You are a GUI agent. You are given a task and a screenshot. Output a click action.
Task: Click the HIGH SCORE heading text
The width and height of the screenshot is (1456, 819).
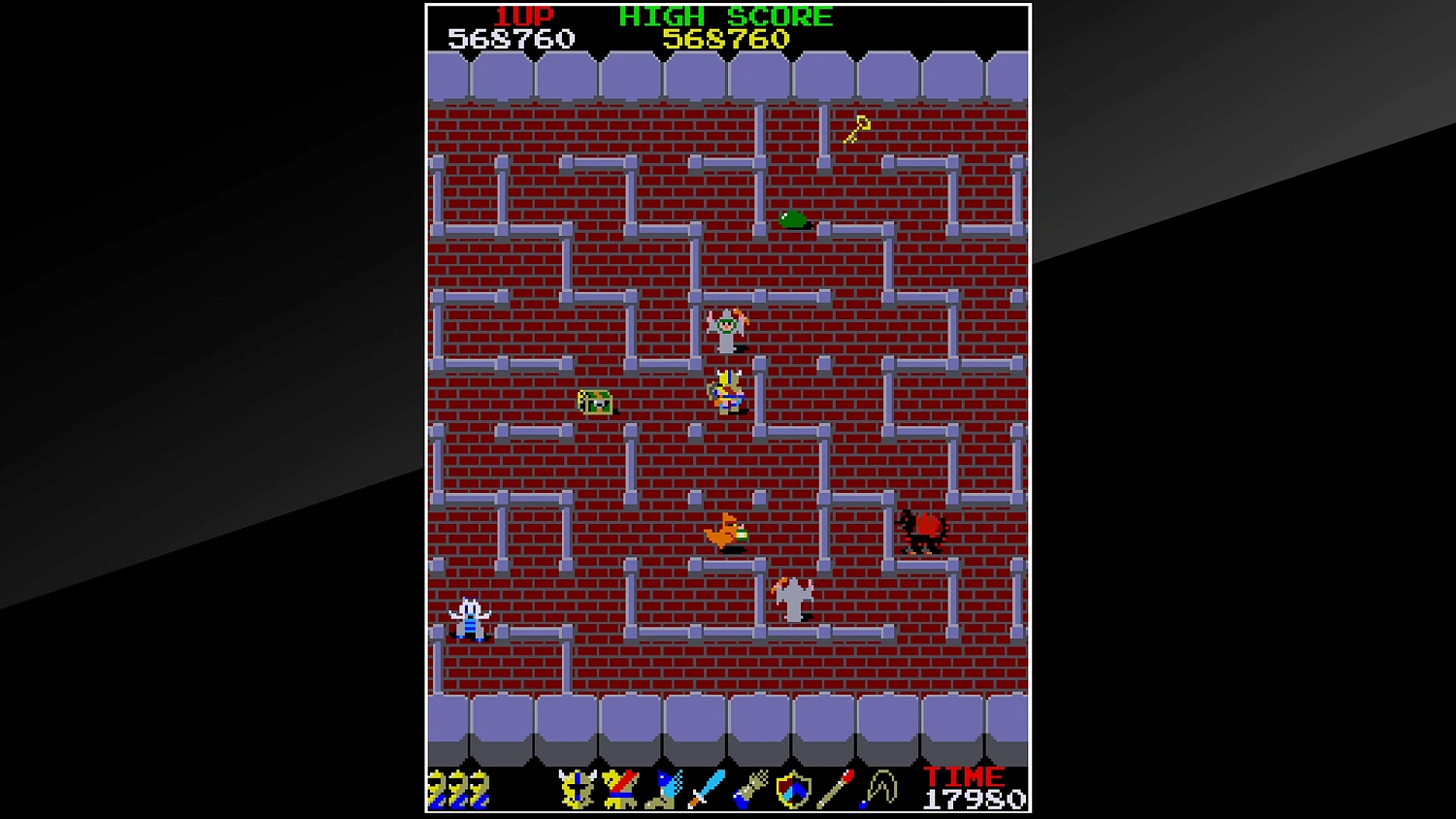click(723, 16)
